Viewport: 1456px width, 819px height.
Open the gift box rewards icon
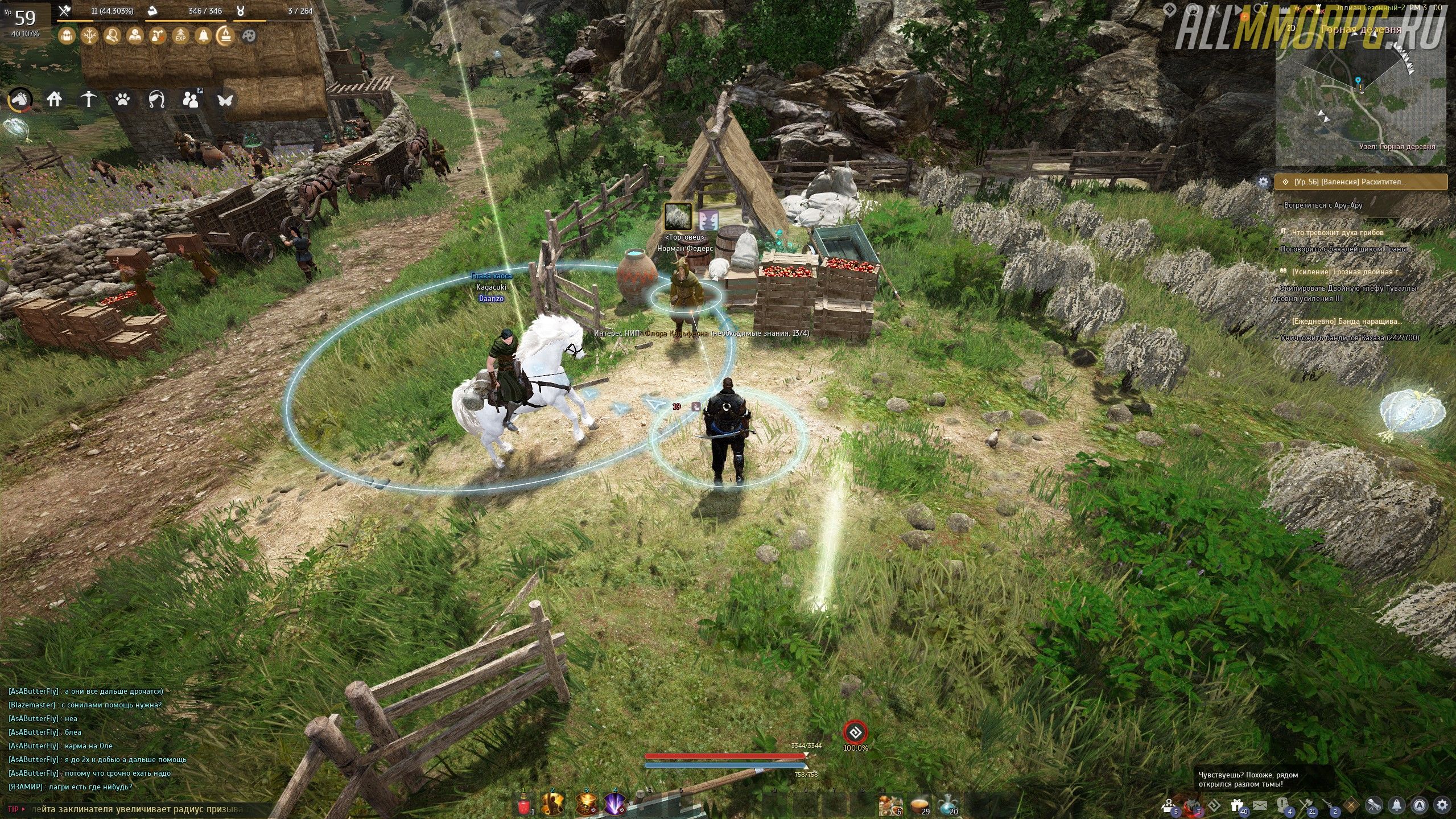(x=1237, y=805)
